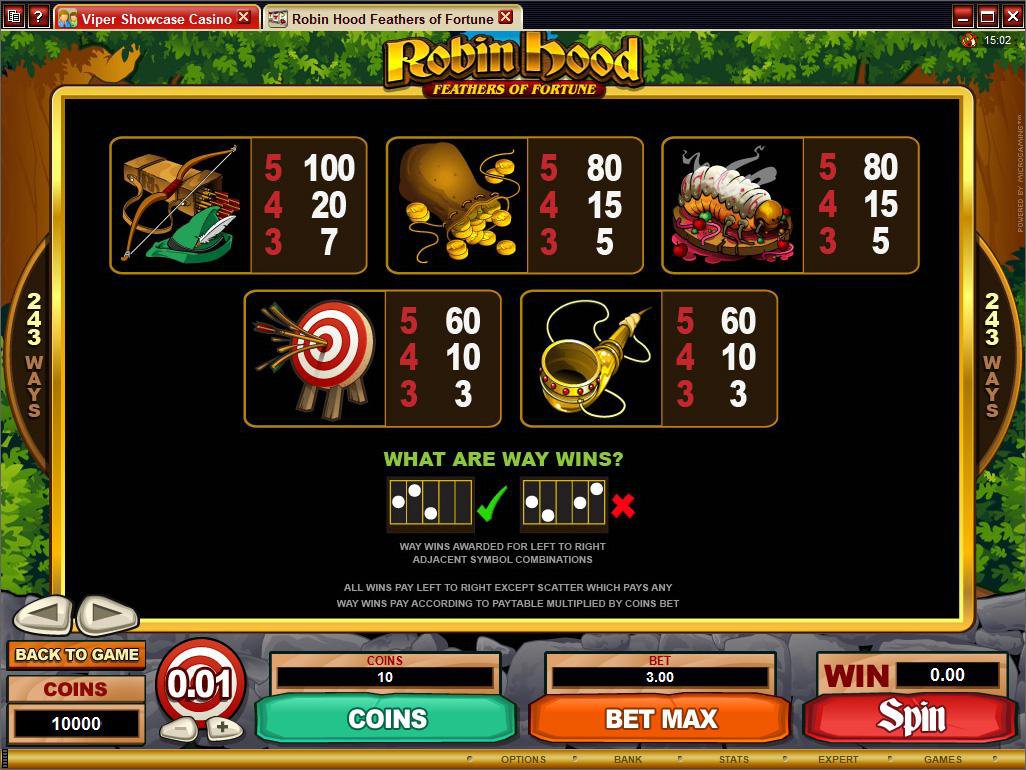
Task: Decrease coin size with minus button
Action: (x=177, y=728)
